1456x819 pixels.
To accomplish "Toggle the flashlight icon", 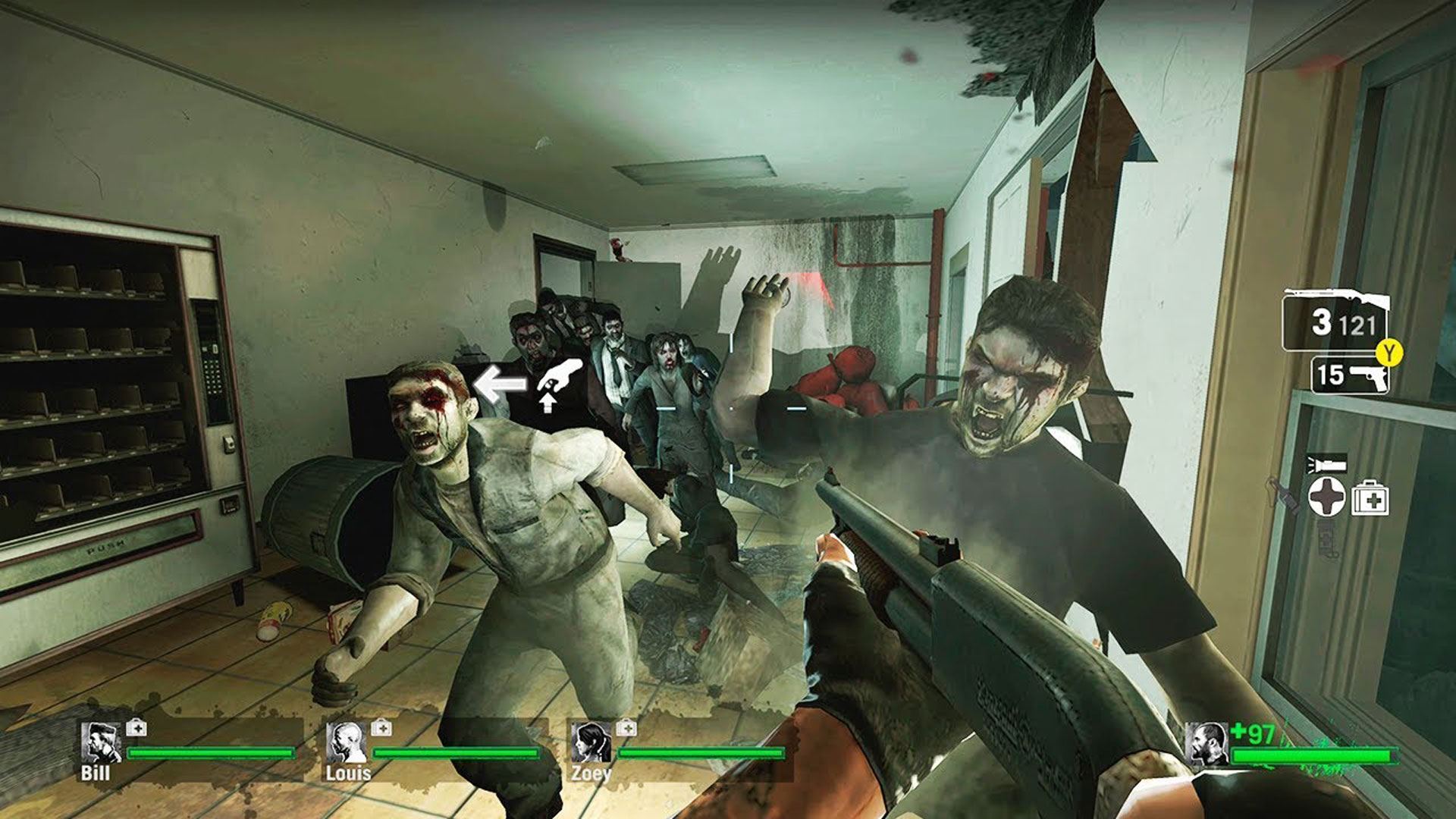I will coord(1326,462).
